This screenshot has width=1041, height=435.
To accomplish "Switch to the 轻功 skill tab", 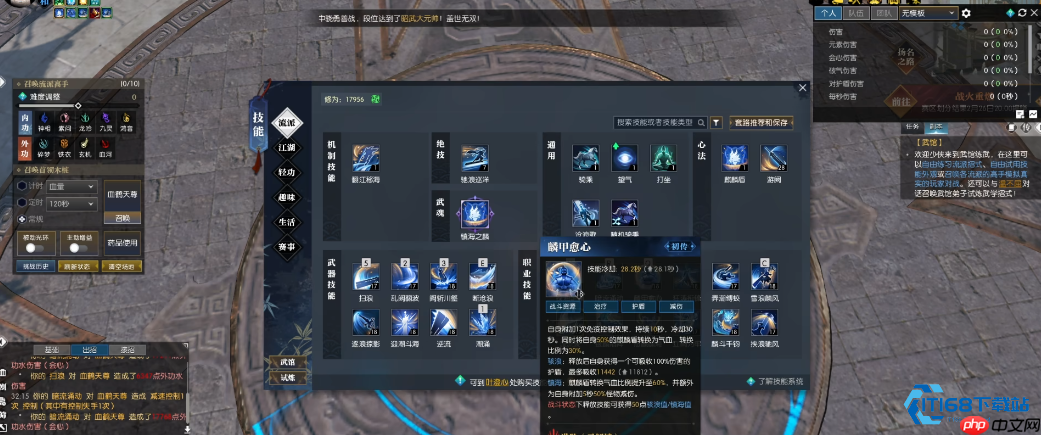I will (x=287, y=171).
